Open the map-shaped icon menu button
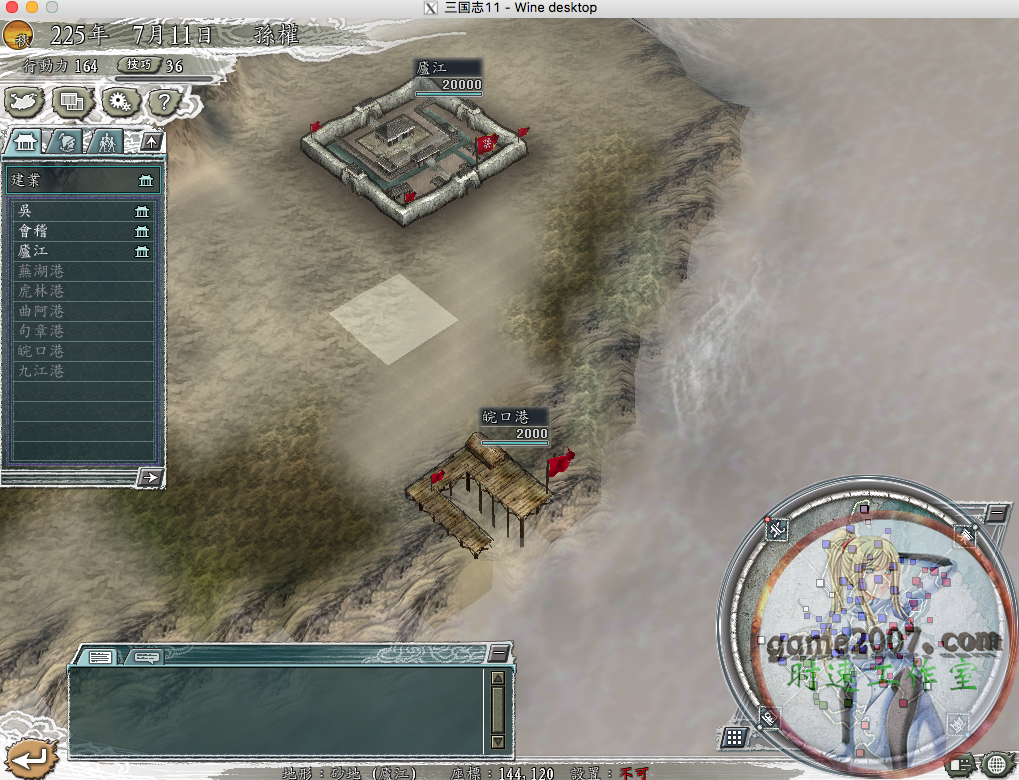 24,101
